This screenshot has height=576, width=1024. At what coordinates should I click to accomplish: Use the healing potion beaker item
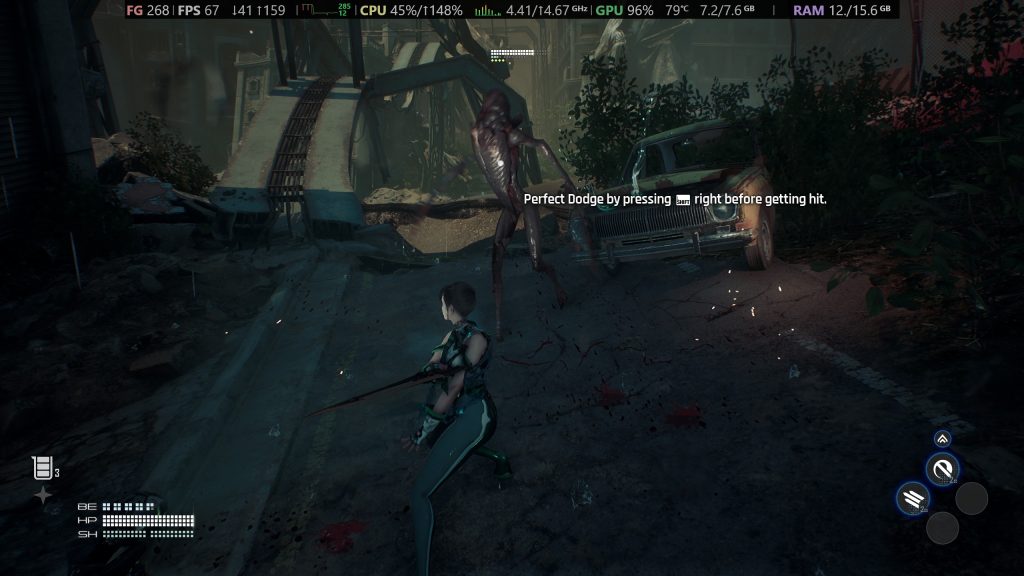pos(42,467)
